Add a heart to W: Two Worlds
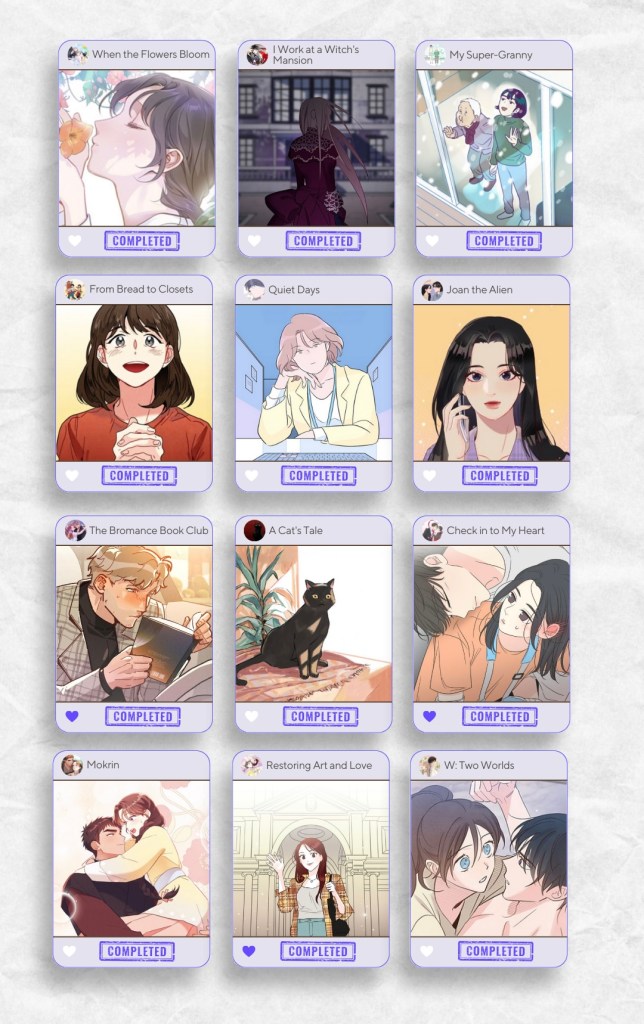 tap(427, 951)
